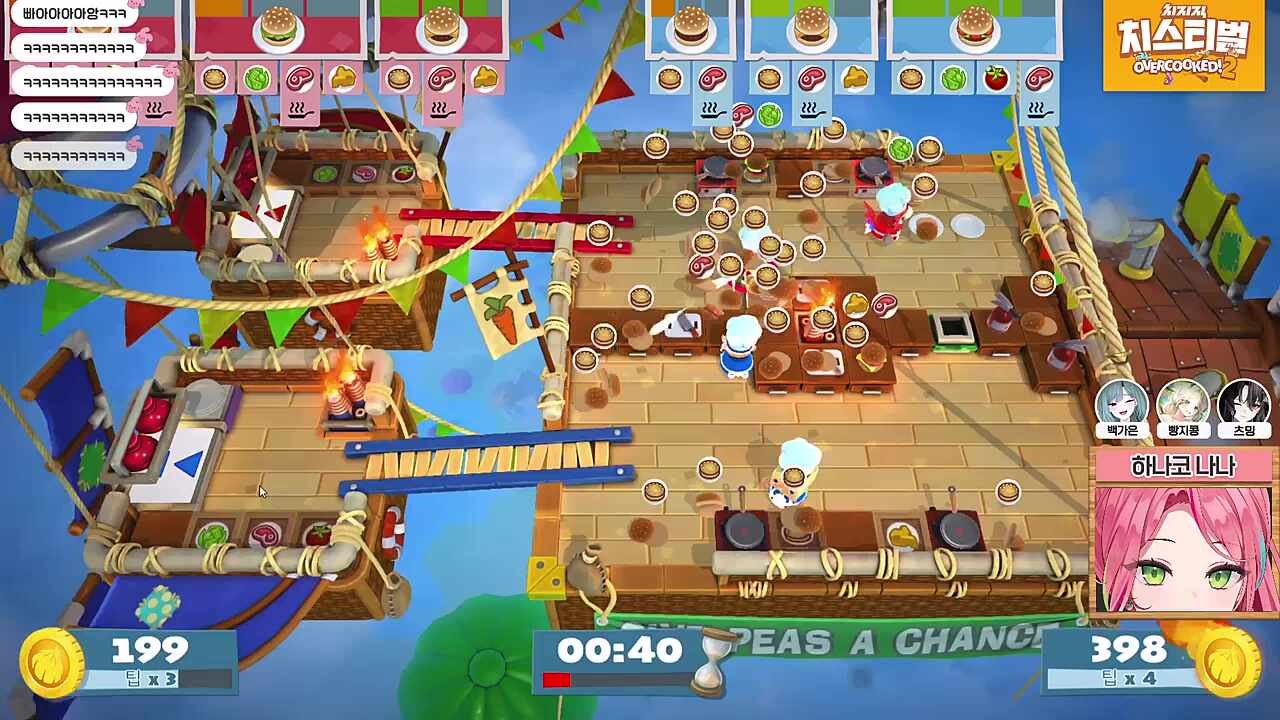Image resolution: width=1280 pixels, height=720 pixels.
Task: Click 초밍's avatar portrait
Action: (x=1244, y=404)
